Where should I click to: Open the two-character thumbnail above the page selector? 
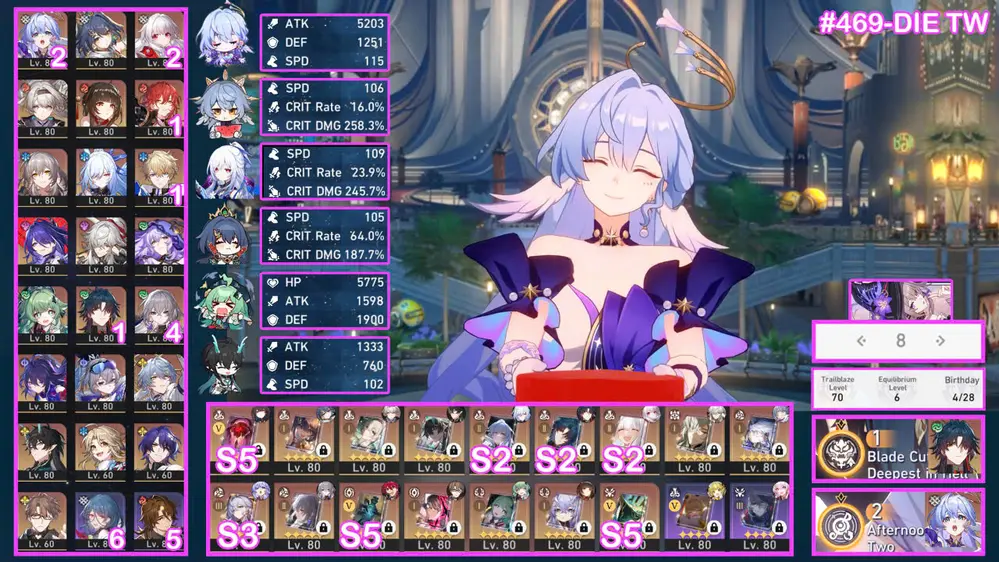pos(900,299)
